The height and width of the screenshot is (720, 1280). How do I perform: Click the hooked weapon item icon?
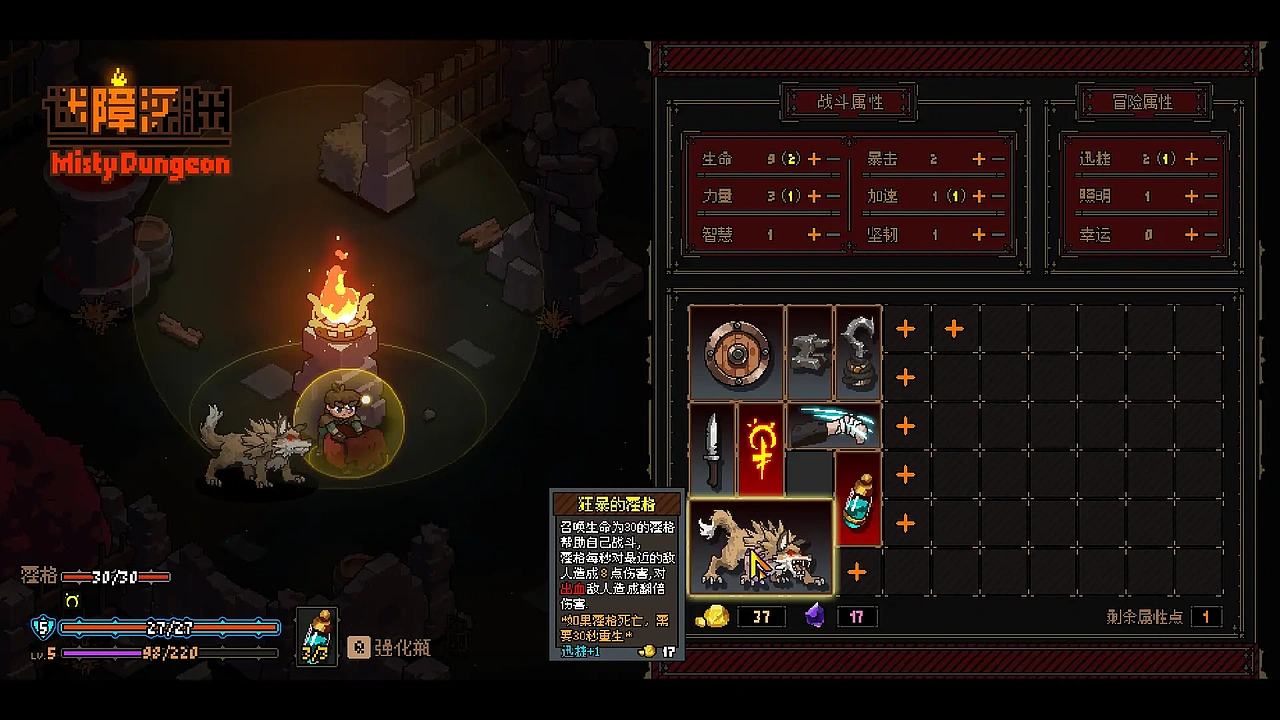857,352
